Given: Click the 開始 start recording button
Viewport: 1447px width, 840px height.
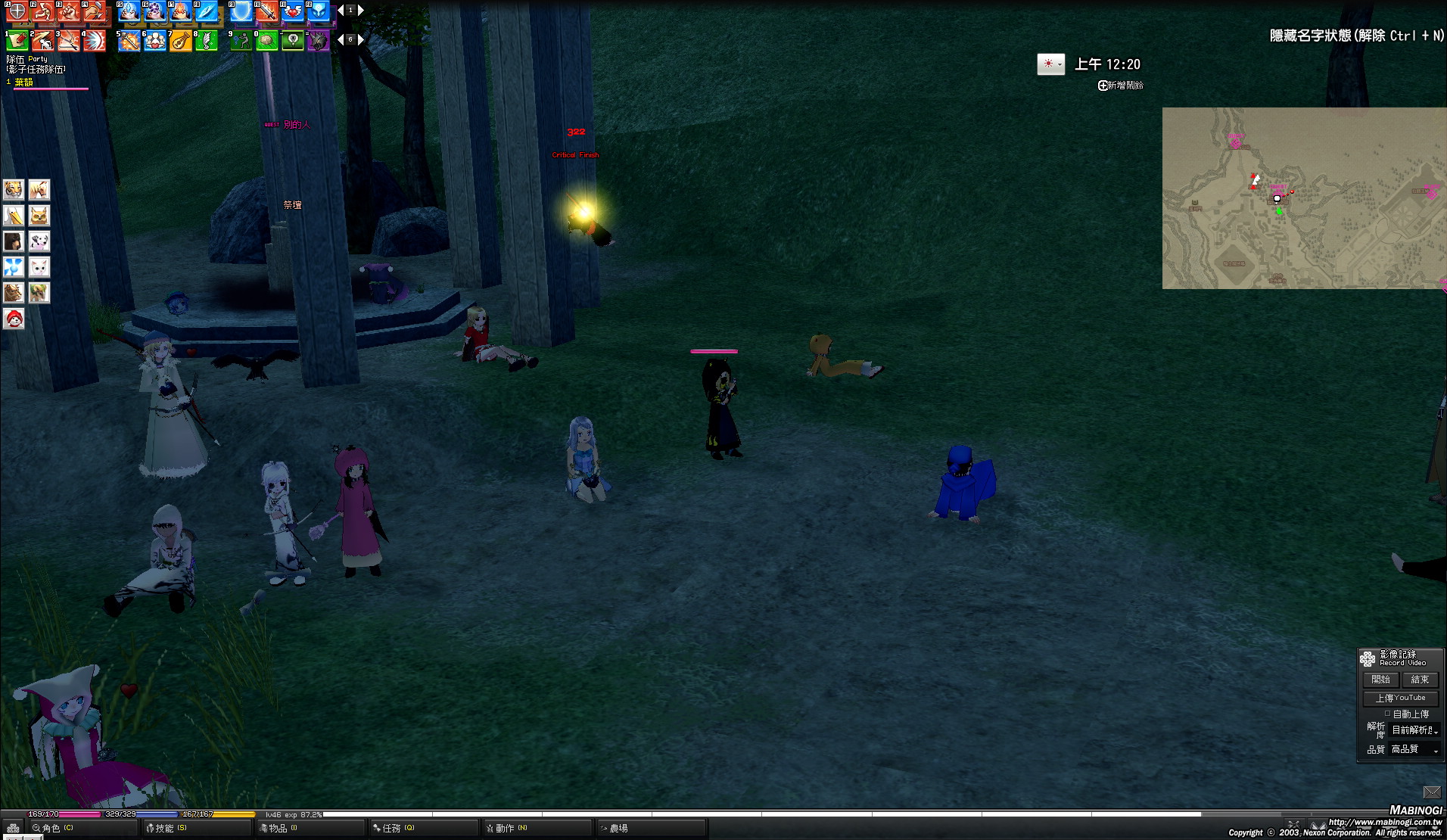Looking at the screenshot, I should [x=1380, y=680].
